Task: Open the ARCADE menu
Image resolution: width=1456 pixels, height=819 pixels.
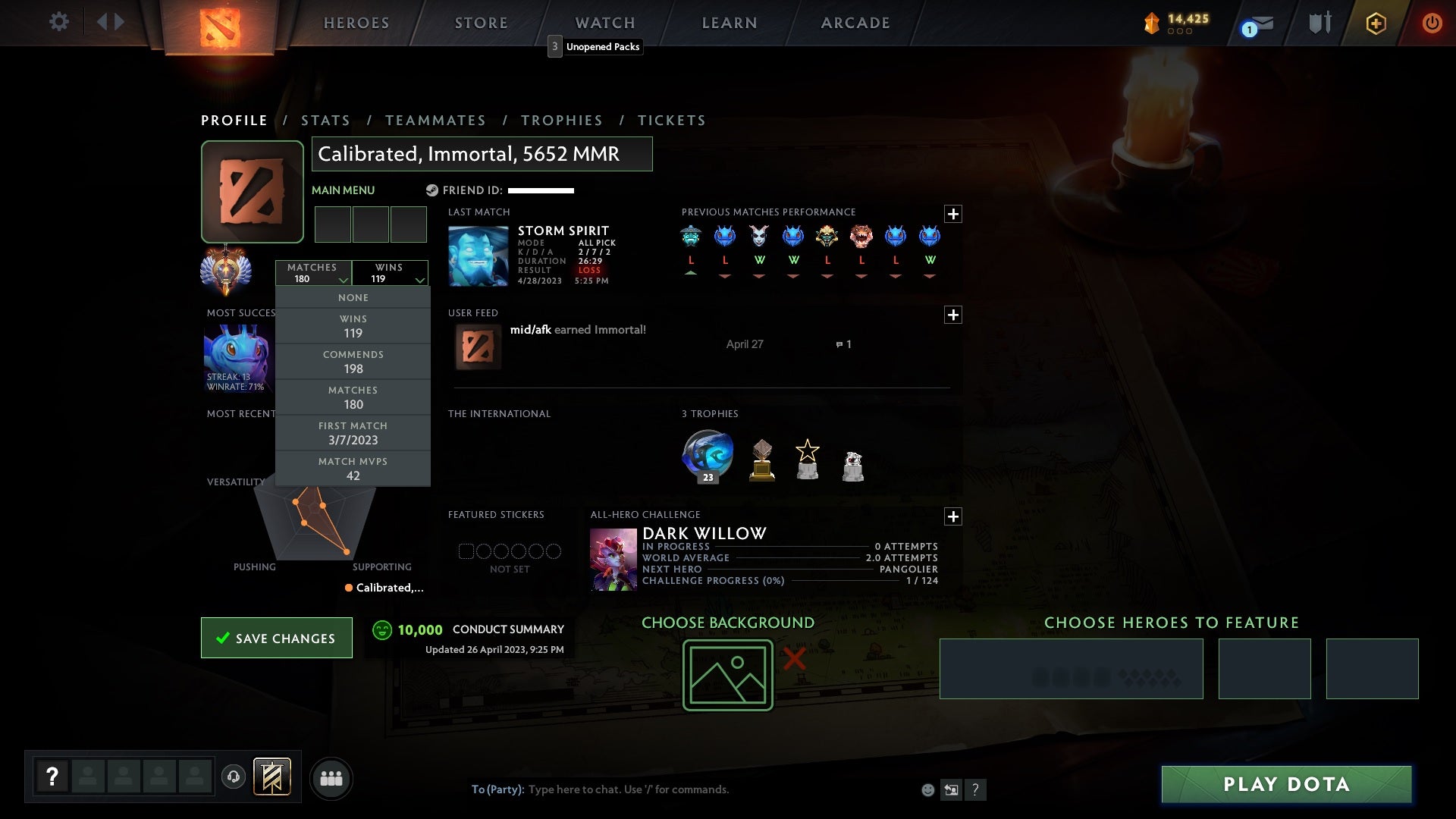Action: click(x=855, y=23)
